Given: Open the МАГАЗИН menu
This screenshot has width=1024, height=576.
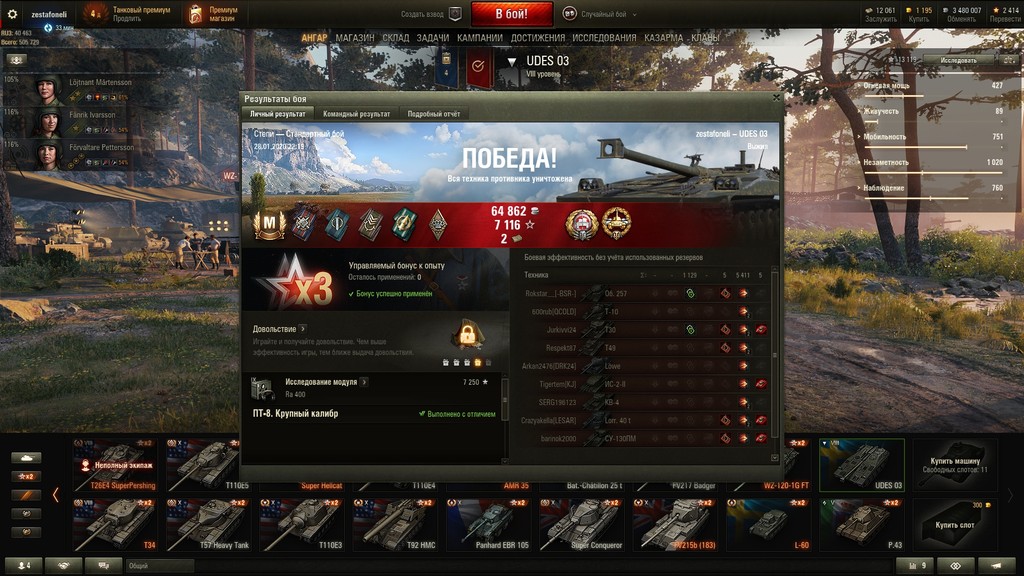Looking at the screenshot, I should 355,38.
